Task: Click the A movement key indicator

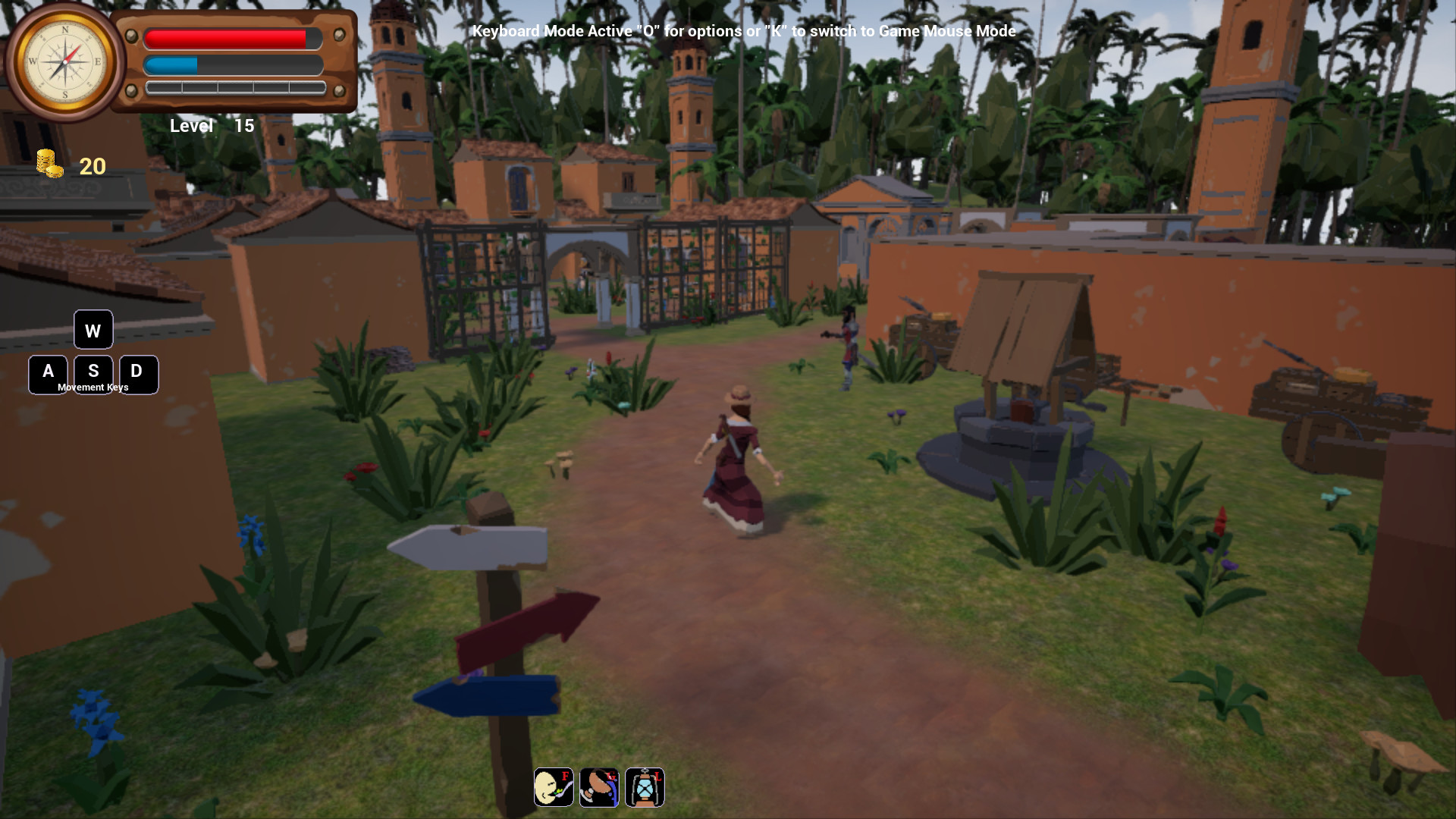Action: 48,373
